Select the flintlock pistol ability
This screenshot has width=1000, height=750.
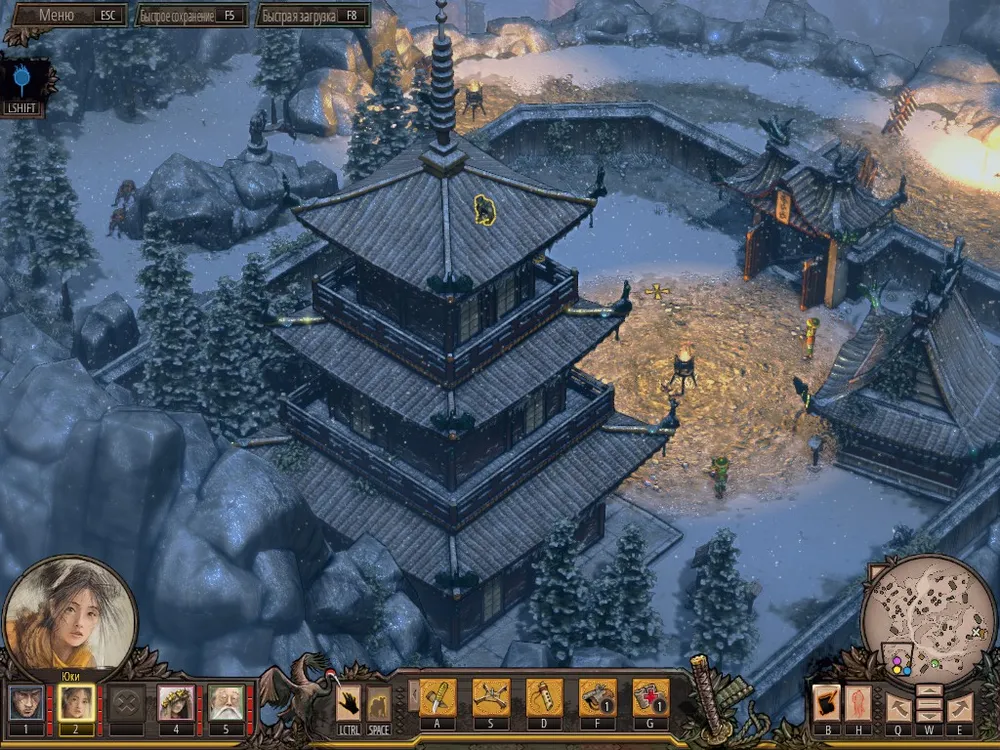coord(597,698)
